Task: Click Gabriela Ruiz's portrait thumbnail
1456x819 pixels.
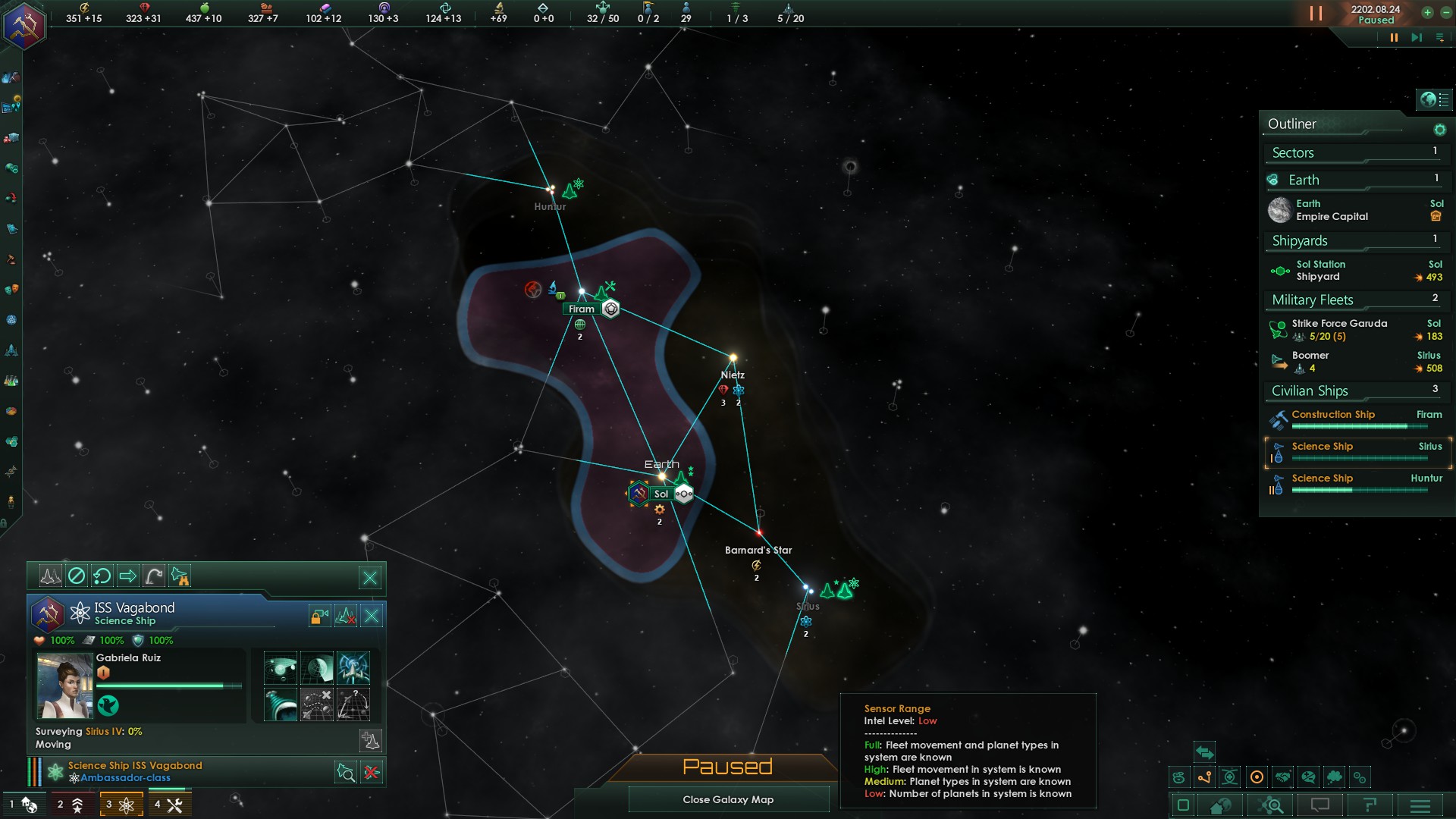Action: (64, 686)
